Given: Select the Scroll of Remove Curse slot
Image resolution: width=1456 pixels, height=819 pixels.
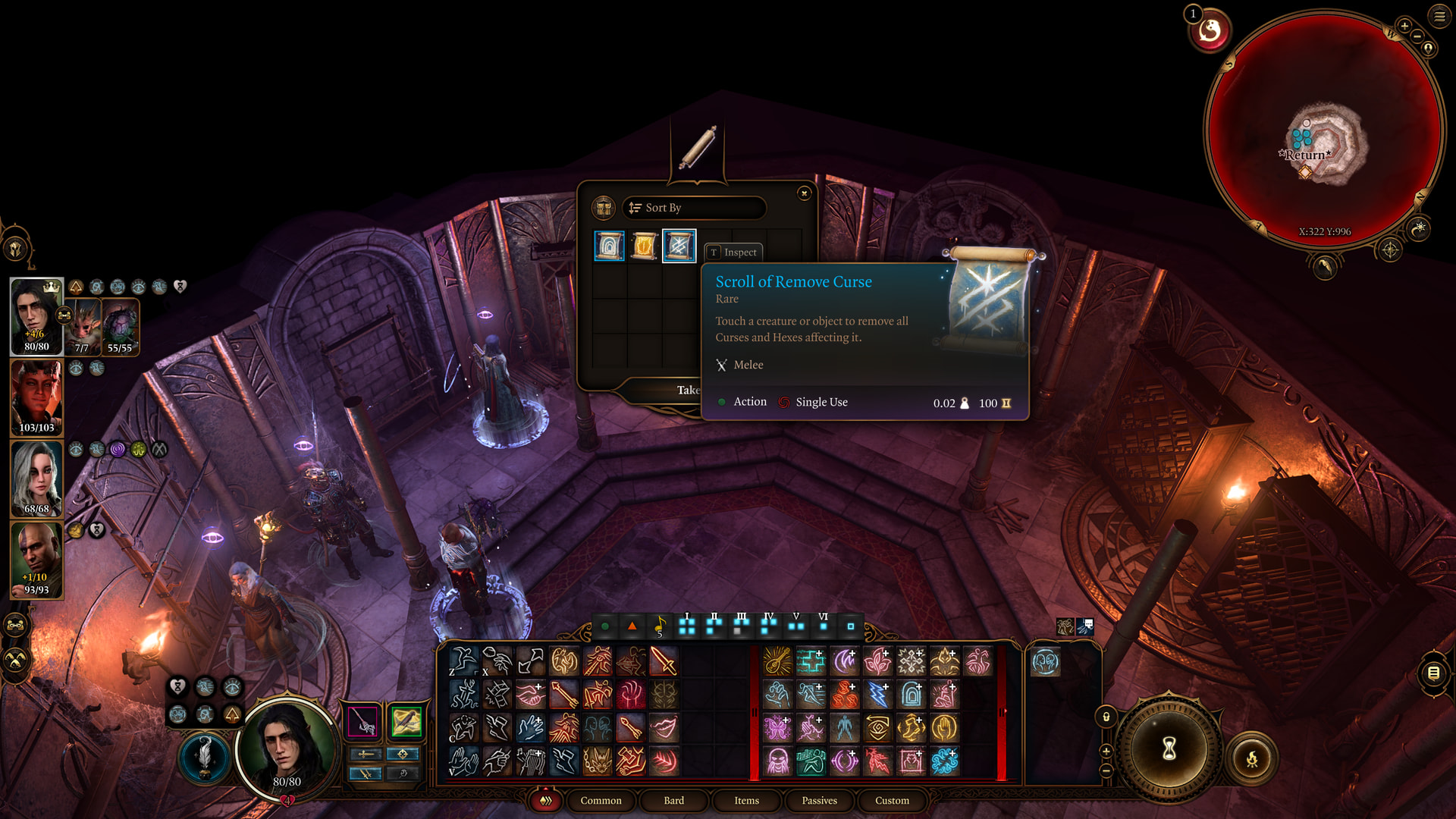Looking at the screenshot, I should click(x=679, y=246).
